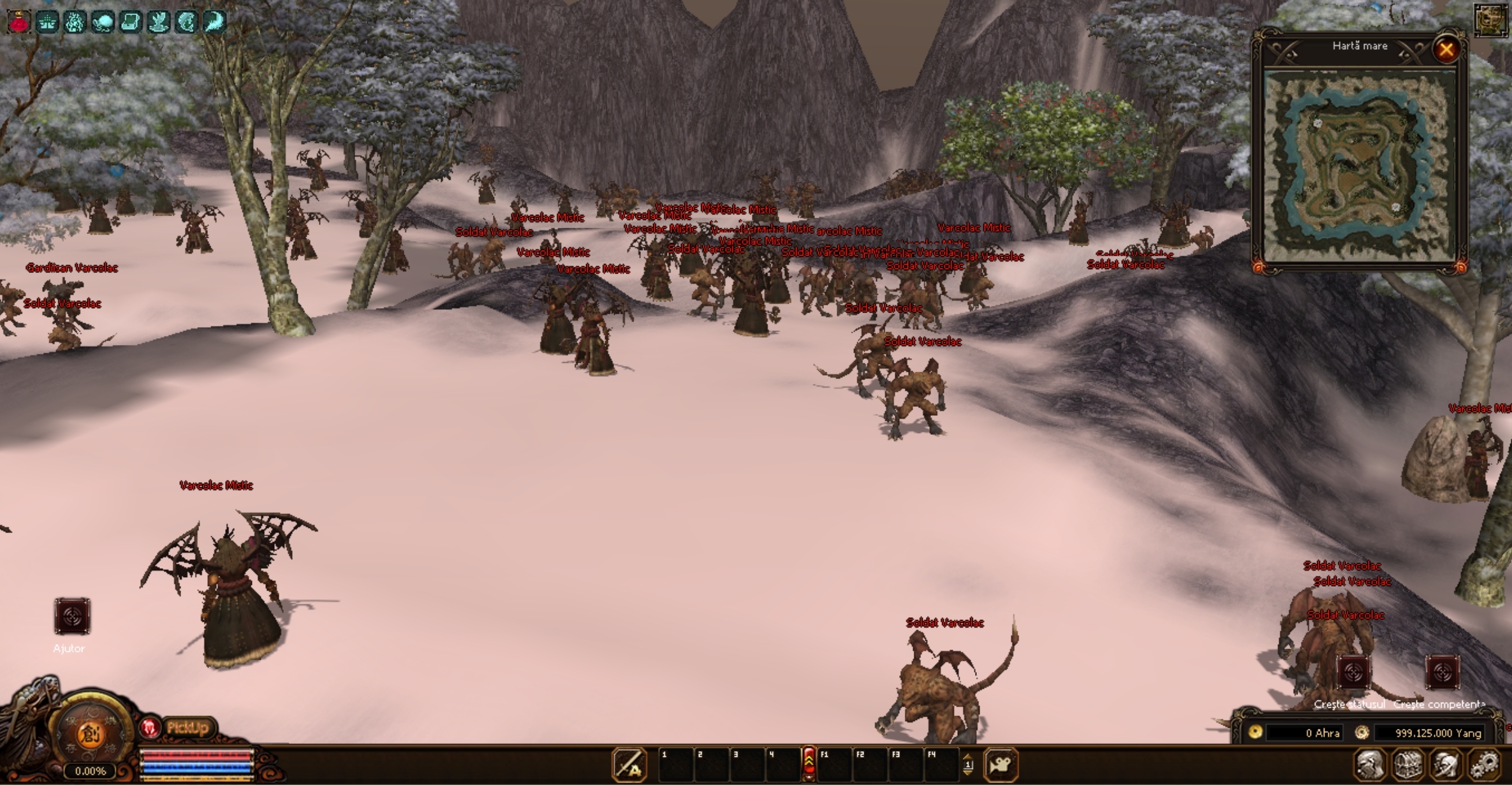1512x785 pixels.
Task: Open the Ajutor help button
Action: pyautogui.click(x=71, y=617)
